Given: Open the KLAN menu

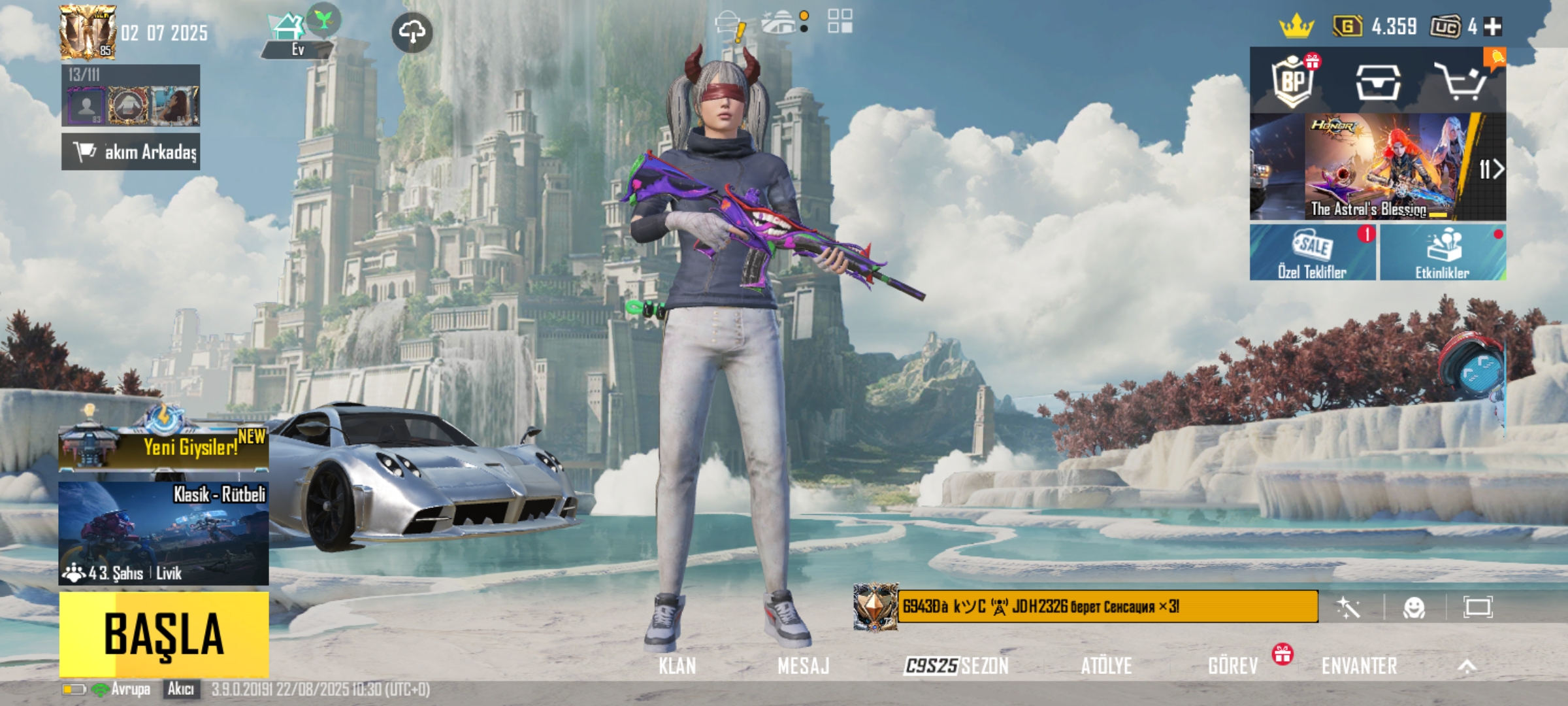Looking at the screenshot, I should (677, 666).
